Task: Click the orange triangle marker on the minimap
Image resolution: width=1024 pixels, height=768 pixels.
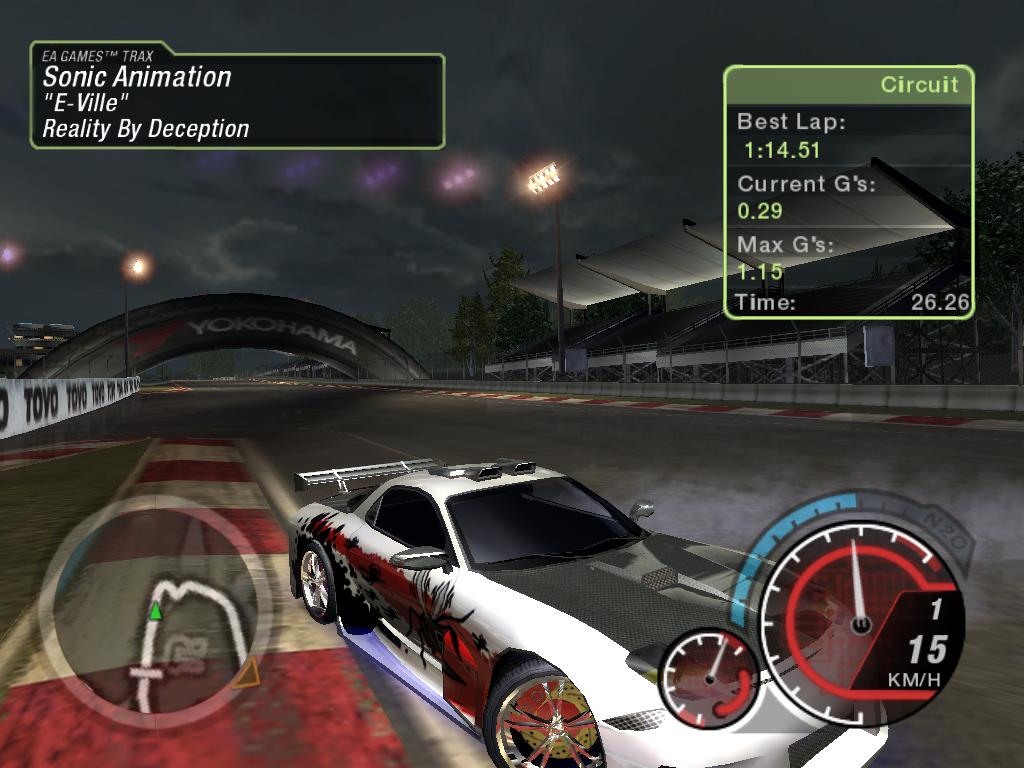Action: (x=246, y=672)
